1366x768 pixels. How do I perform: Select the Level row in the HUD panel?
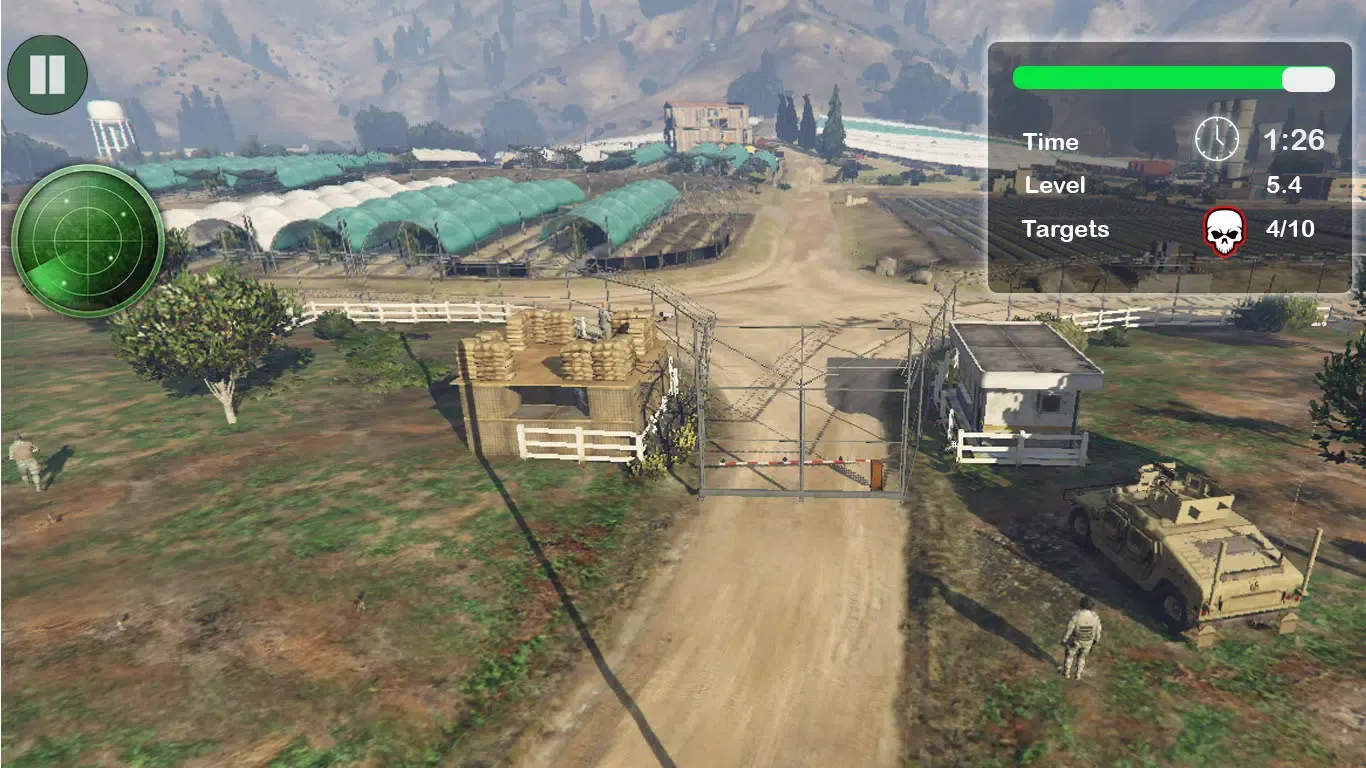1057,185
